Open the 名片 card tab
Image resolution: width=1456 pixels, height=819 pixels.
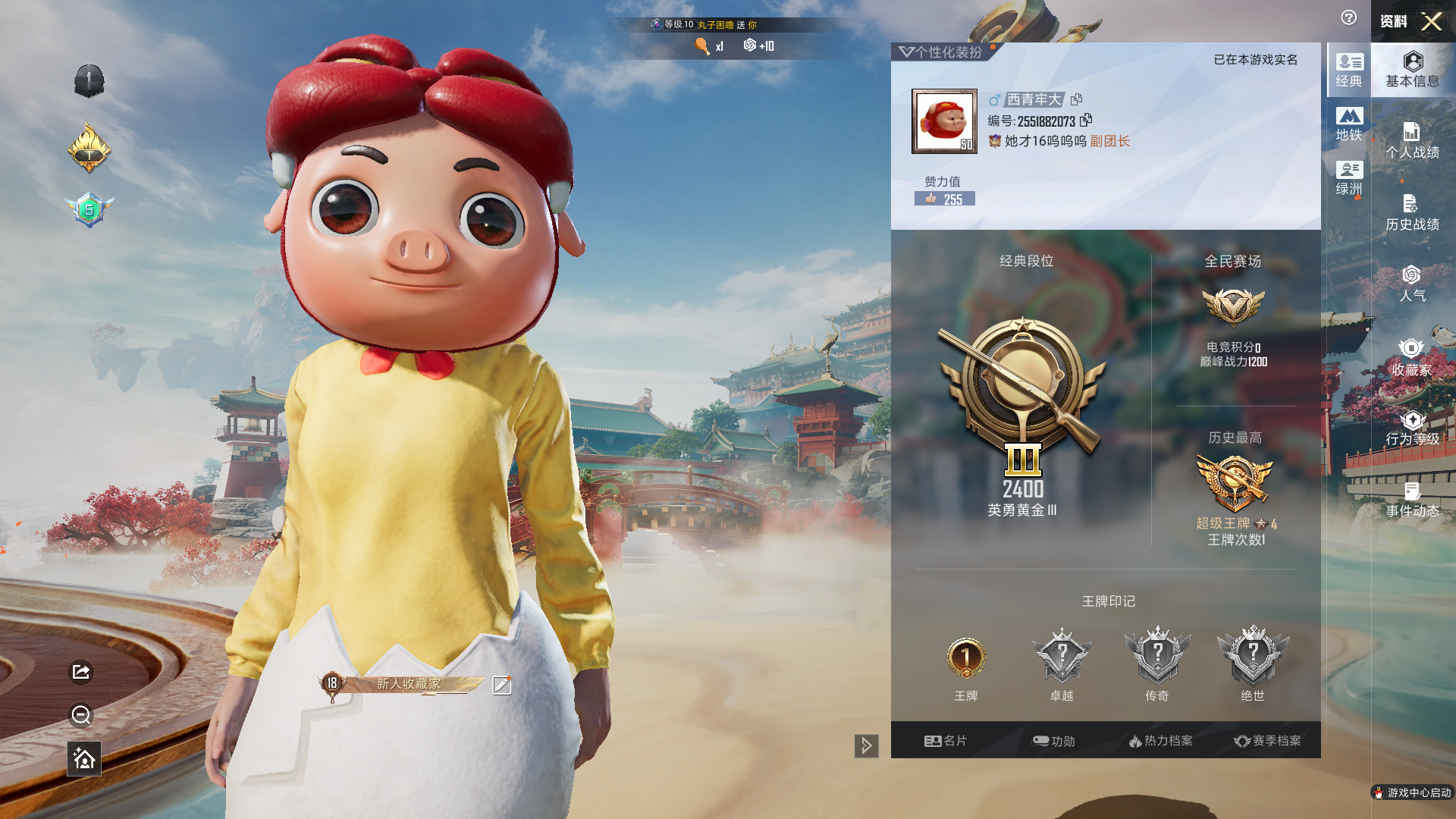(946, 741)
